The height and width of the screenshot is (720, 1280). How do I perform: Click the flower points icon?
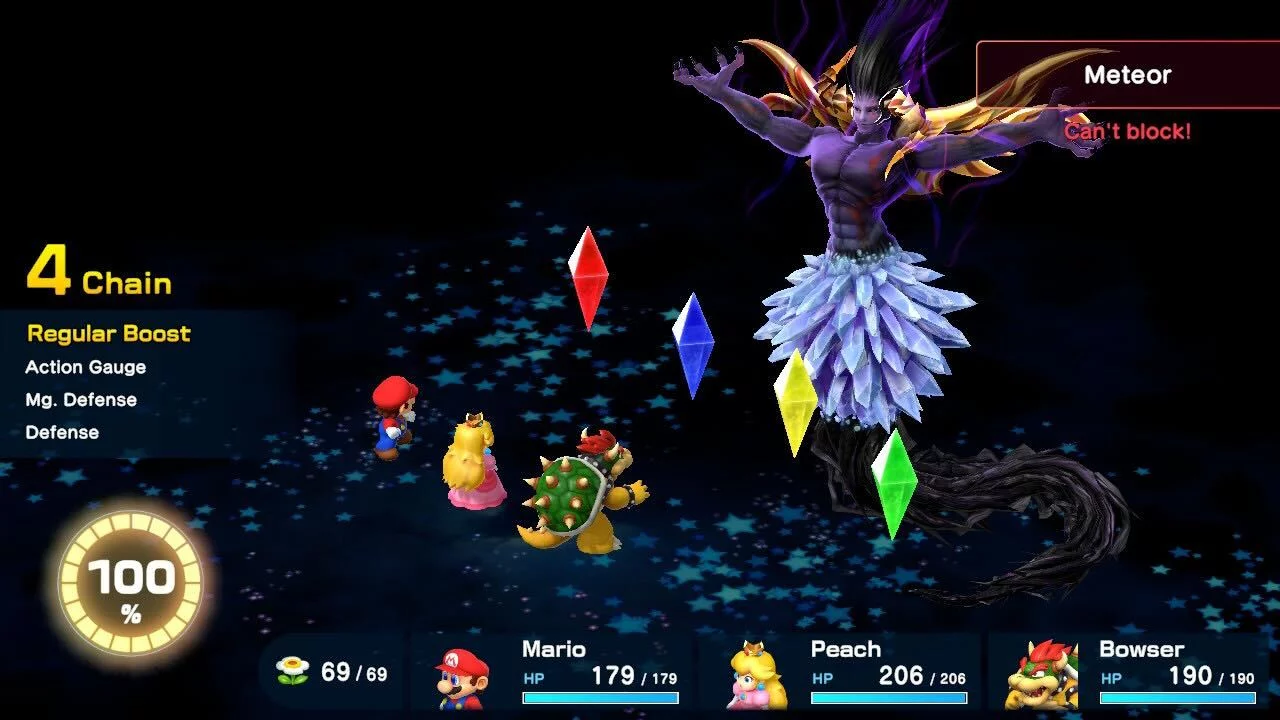pos(292,672)
